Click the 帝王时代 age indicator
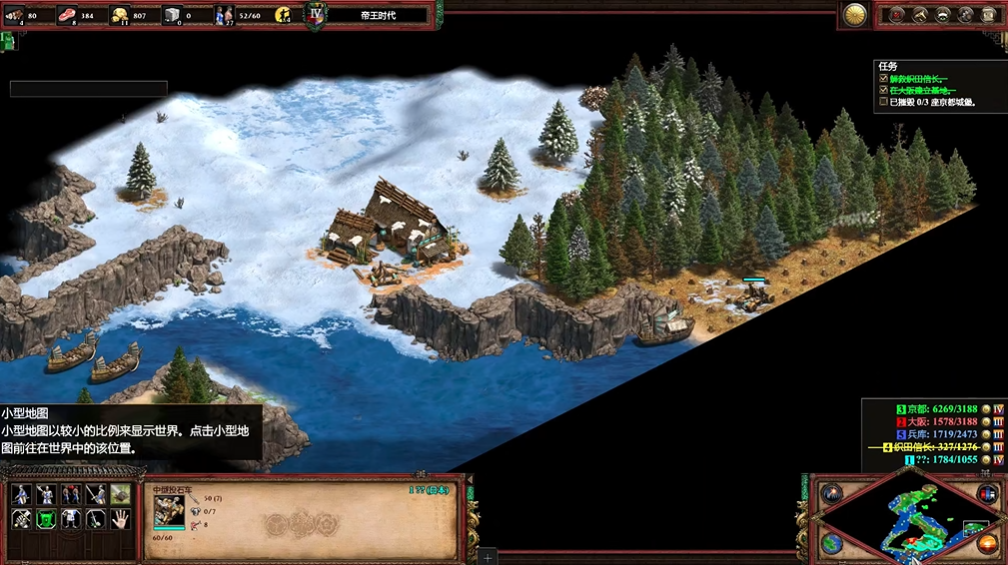Screen dimensions: 1008x565 click(377, 15)
